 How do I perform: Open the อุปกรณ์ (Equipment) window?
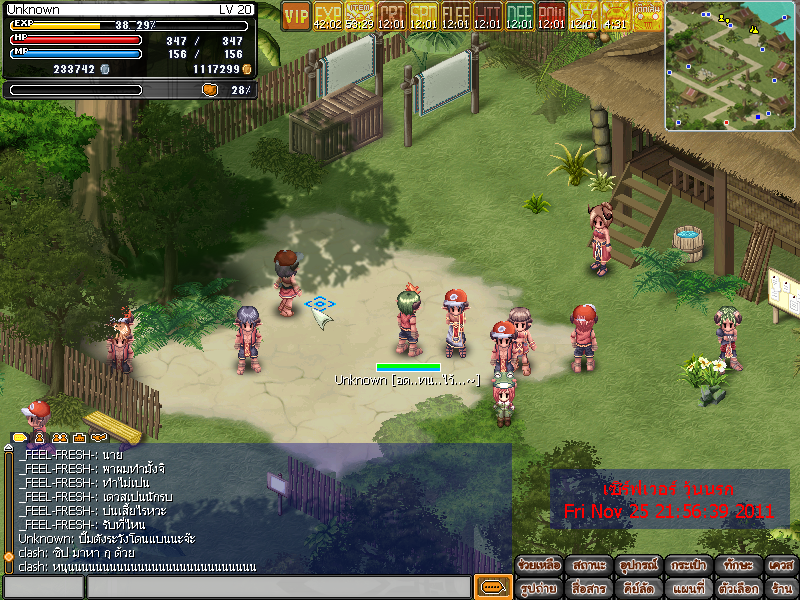tap(638, 565)
